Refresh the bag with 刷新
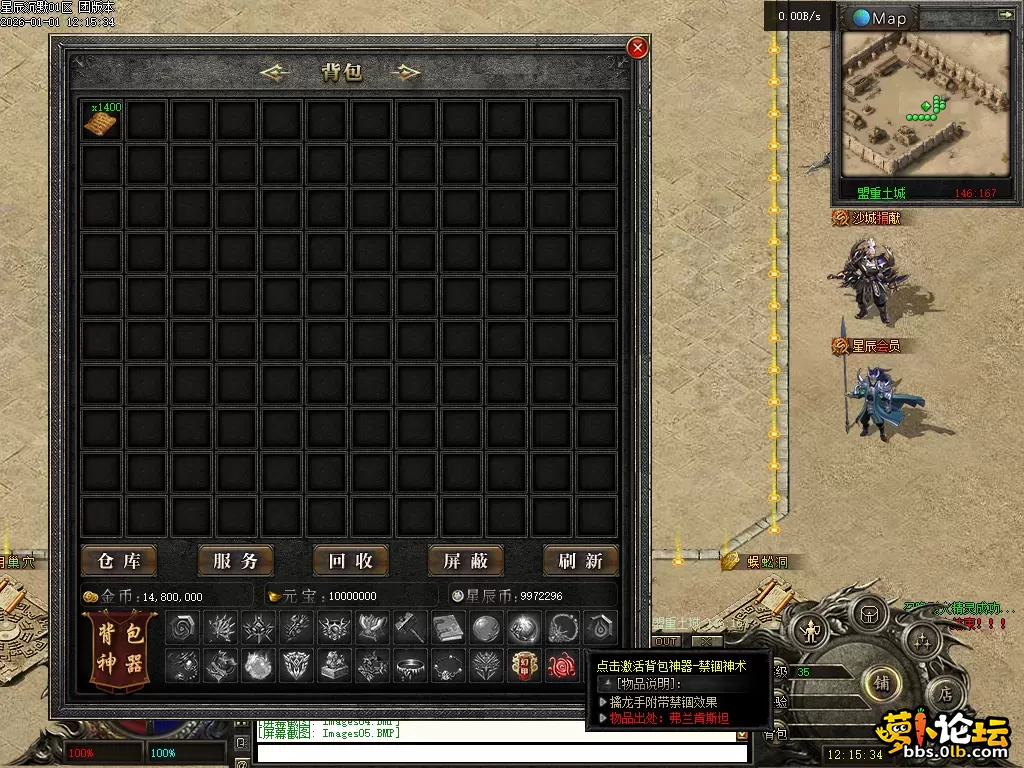1024x768 pixels. (581, 561)
